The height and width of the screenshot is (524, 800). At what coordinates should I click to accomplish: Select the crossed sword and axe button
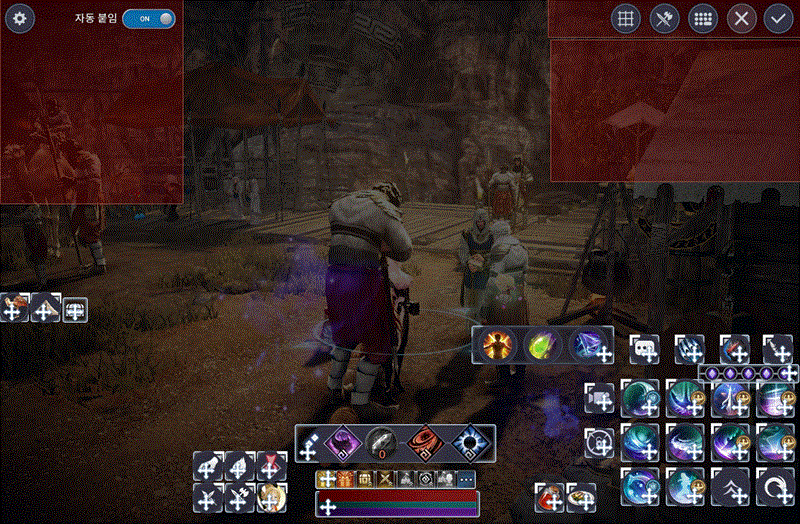tap(664, 19)
